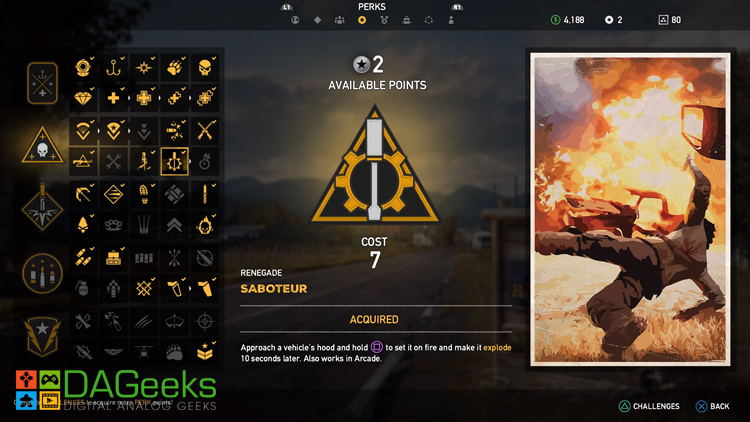Viewport: 750px width, 422px height.
Task: Switch to the diamond-shaped menu tab
Action: pyautogui.click(x=318, y=19)
